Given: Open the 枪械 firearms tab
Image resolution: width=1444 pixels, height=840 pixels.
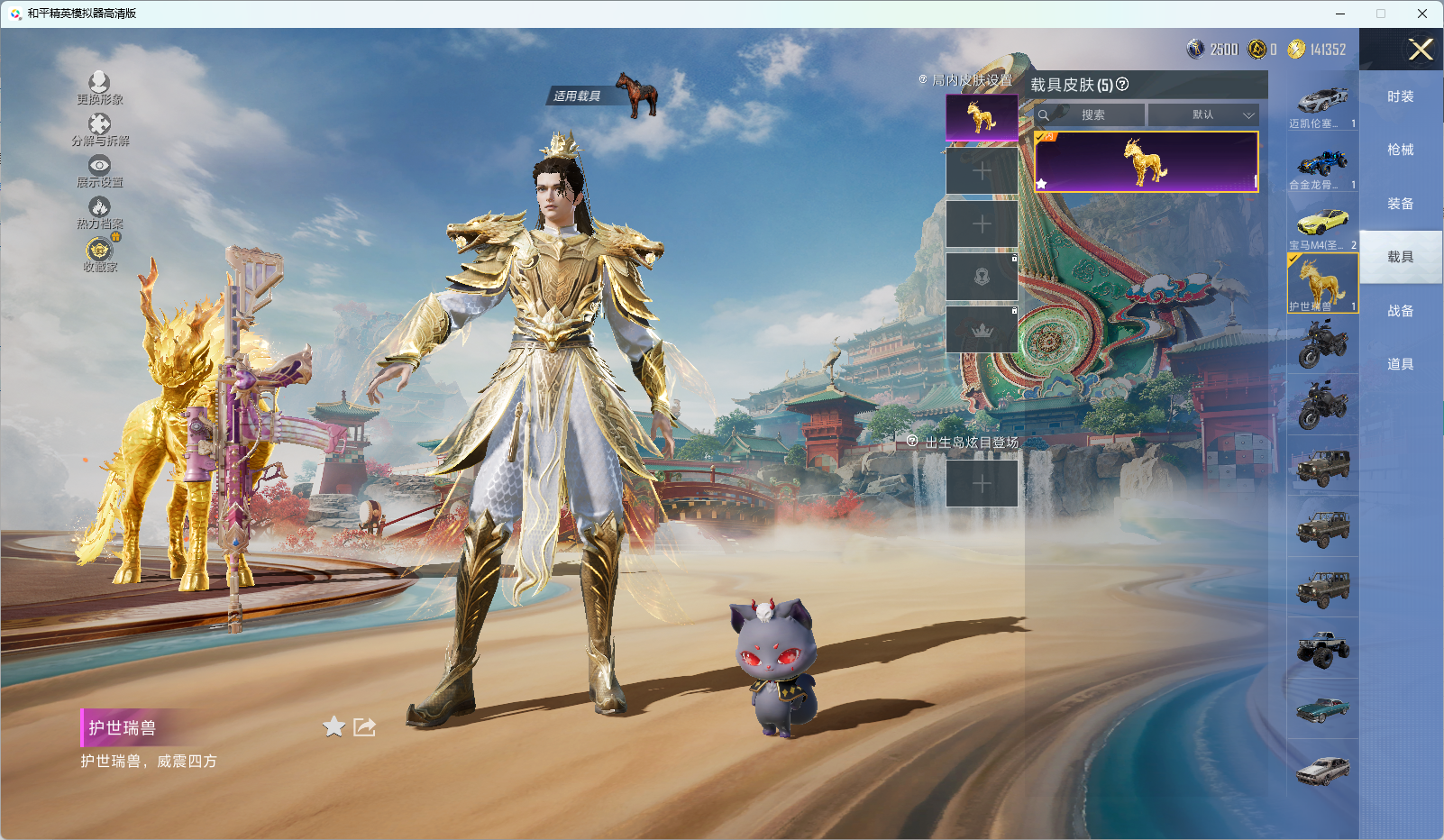Looking at the screenshot, I should [x=1400, y=150].
